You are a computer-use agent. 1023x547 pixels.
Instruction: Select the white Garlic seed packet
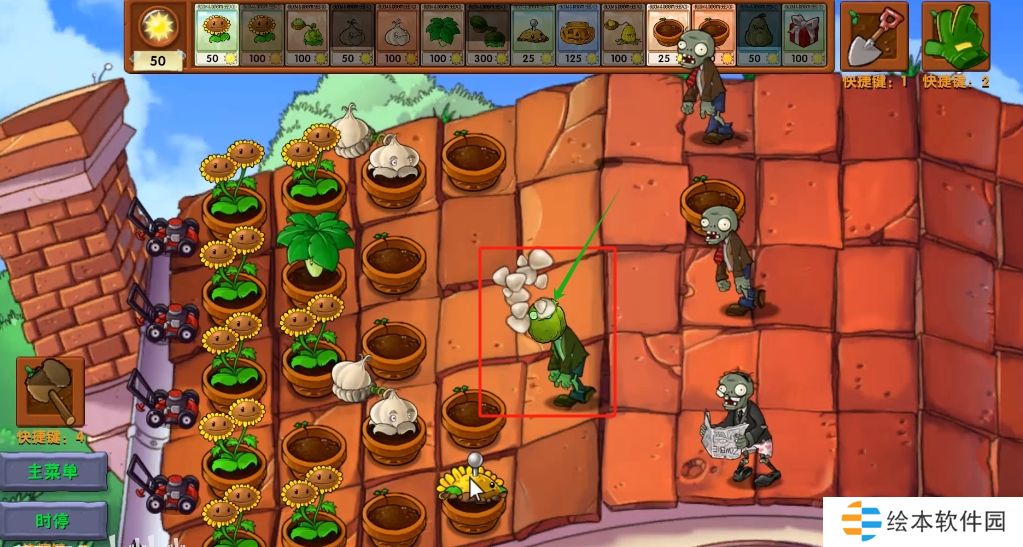tap(396, 36)
